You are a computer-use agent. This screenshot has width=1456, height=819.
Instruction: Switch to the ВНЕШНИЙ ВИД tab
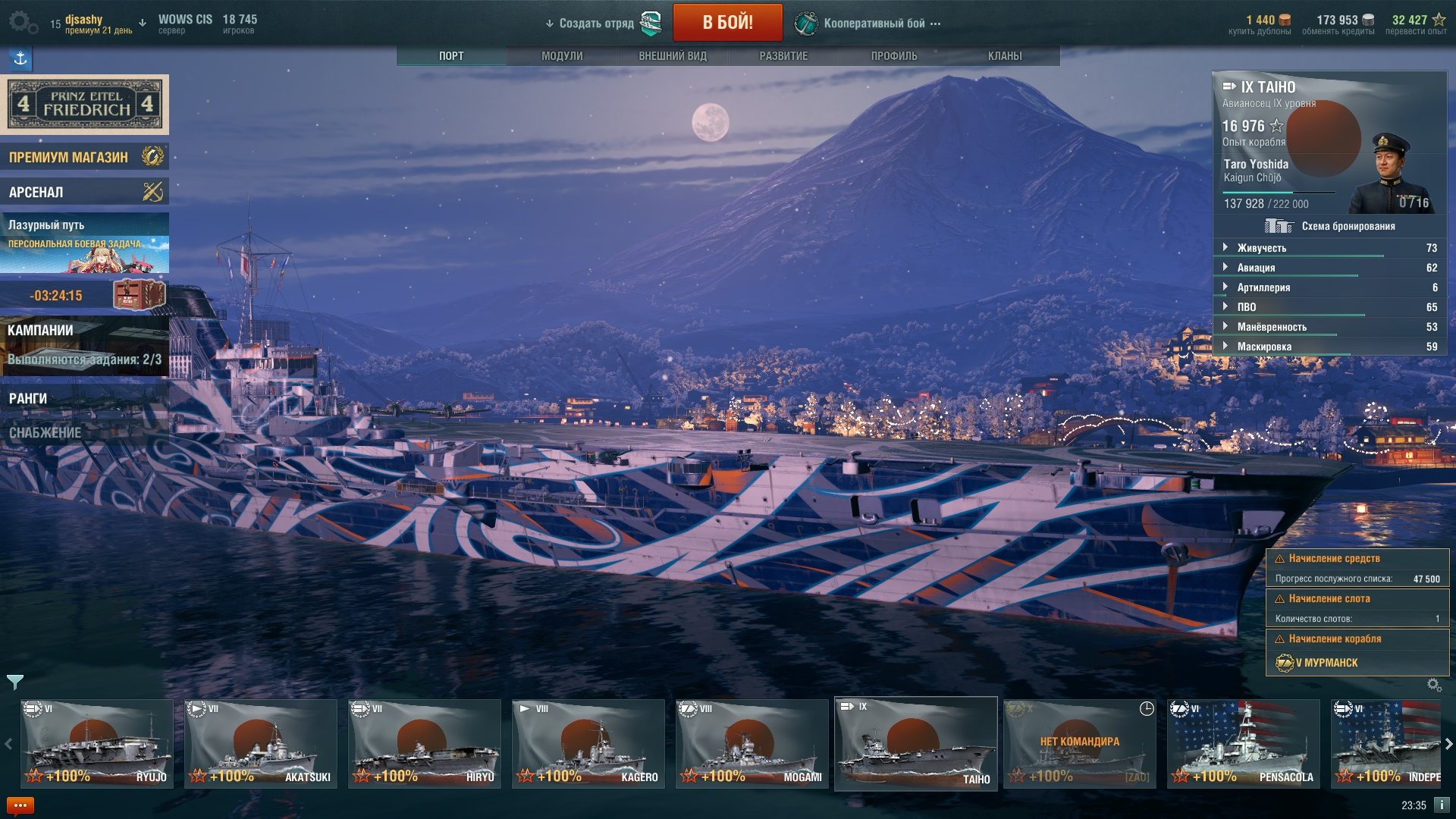tap(672, 56)
